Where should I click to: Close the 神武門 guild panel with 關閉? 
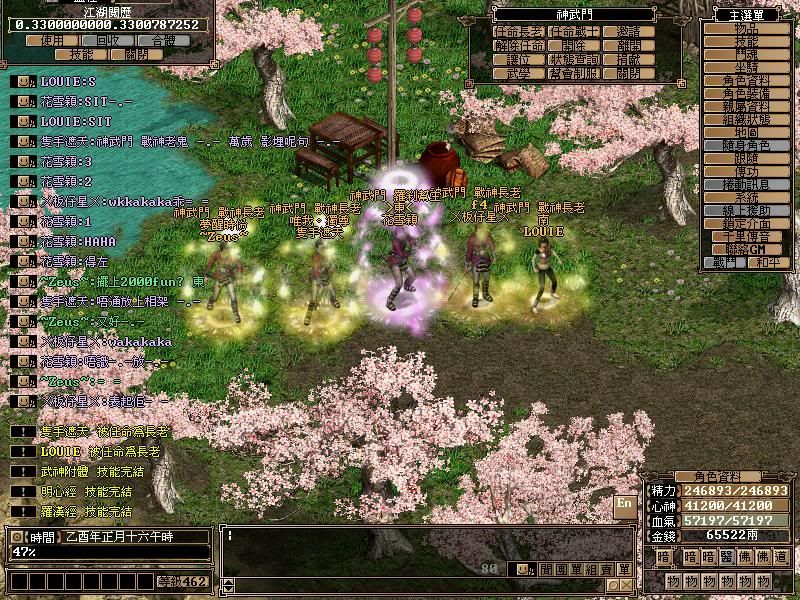[x=629, y=74]
